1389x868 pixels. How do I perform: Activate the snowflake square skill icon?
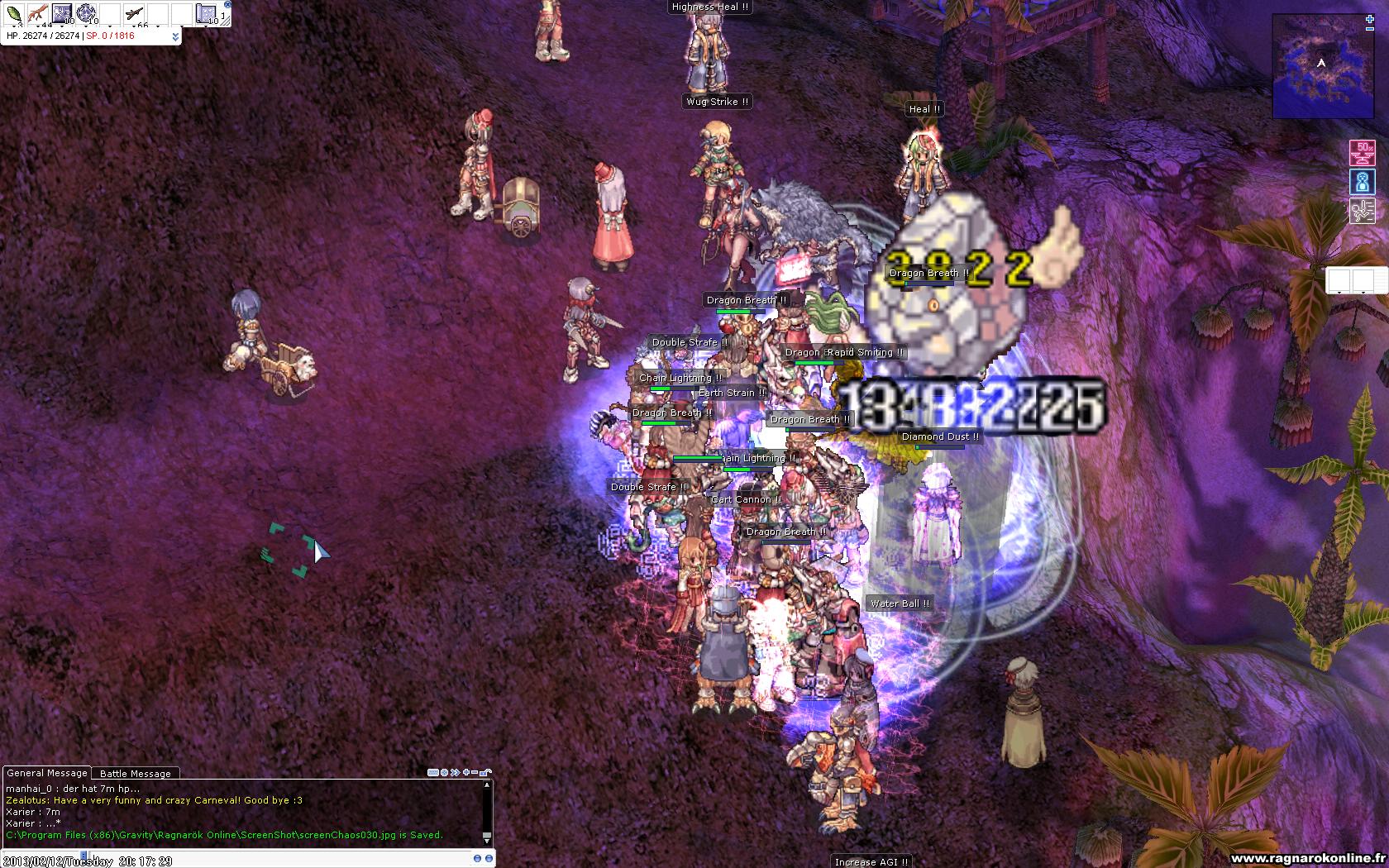pos(62,13)
